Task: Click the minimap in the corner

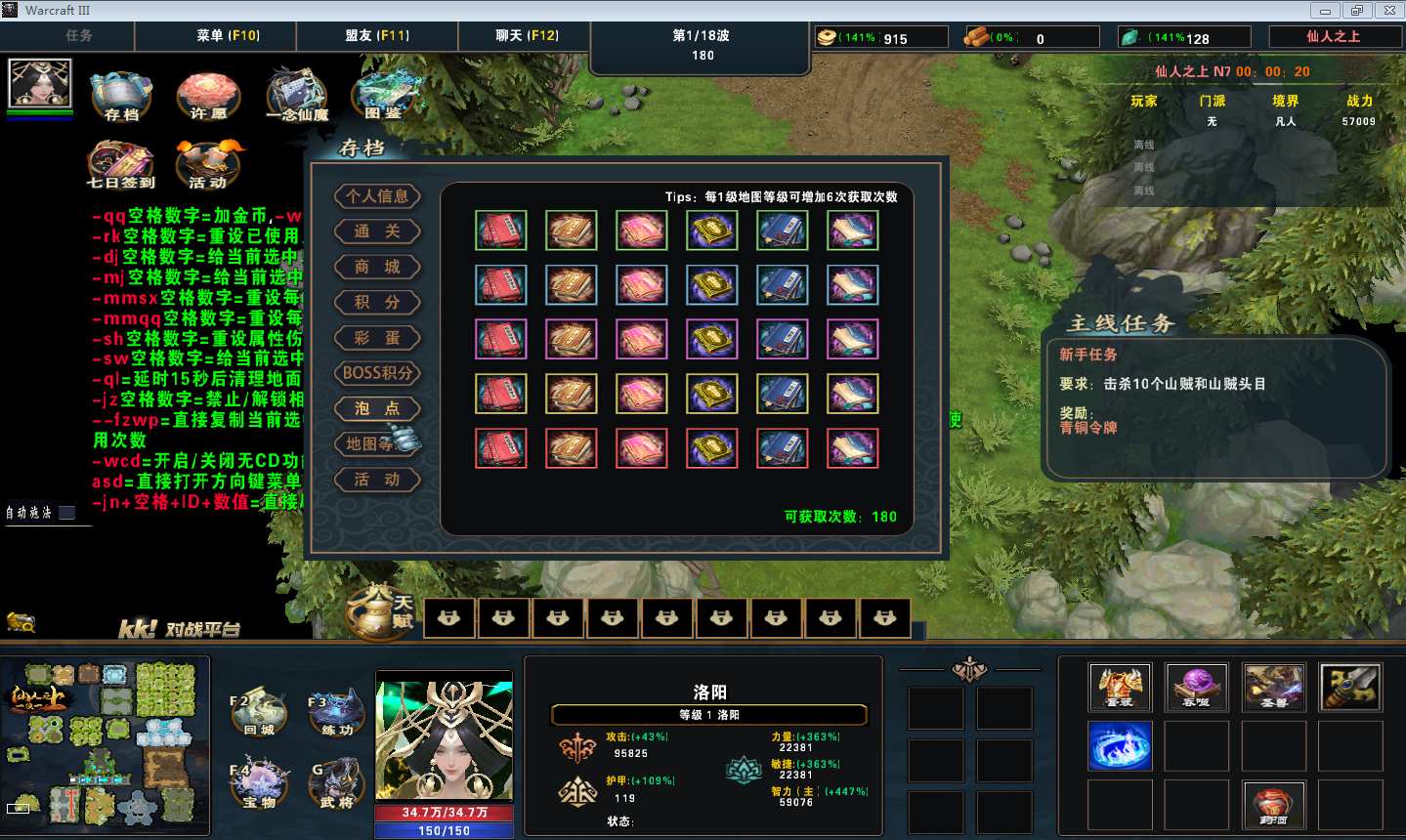Action: click(105, 746)
